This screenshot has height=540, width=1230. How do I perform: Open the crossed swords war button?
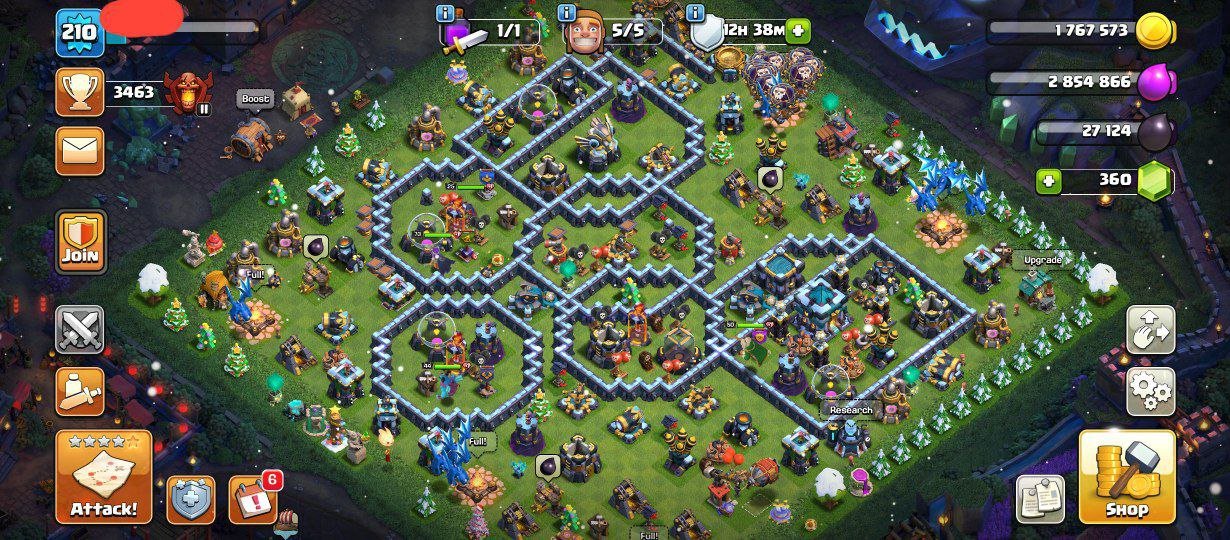coord(80,330)
